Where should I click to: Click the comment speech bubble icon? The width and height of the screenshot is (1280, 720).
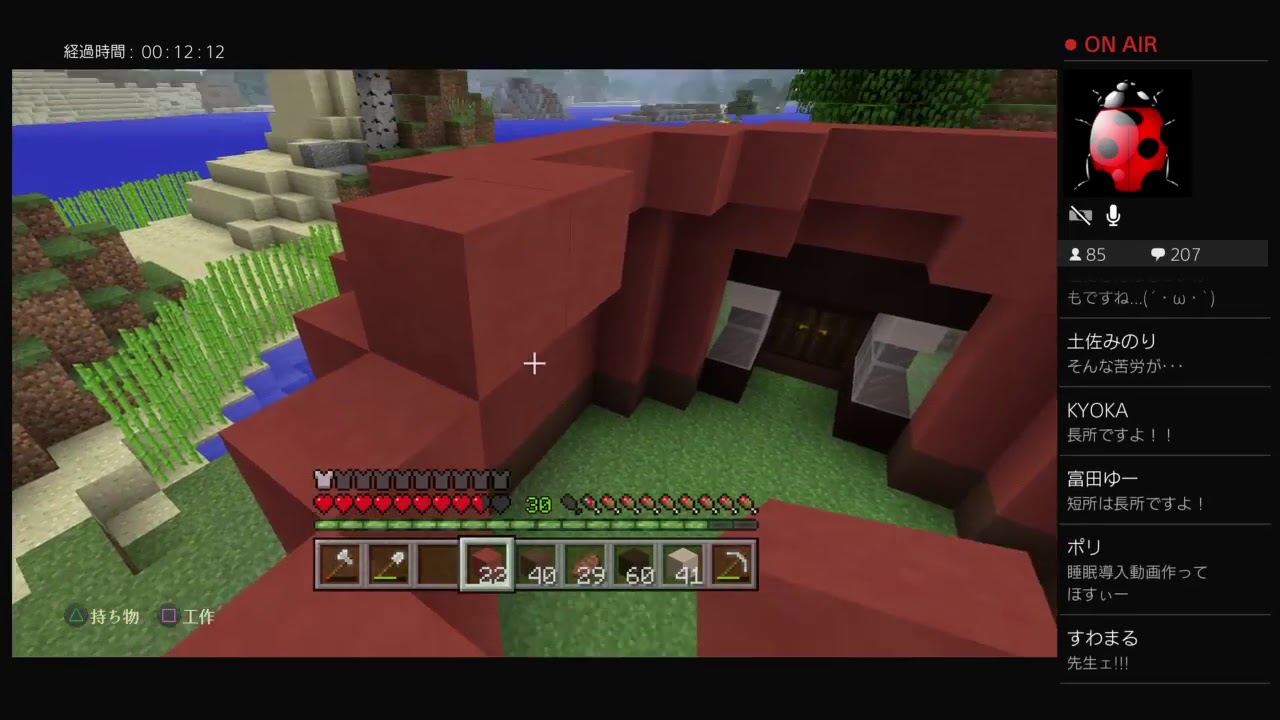[1160, 254]
